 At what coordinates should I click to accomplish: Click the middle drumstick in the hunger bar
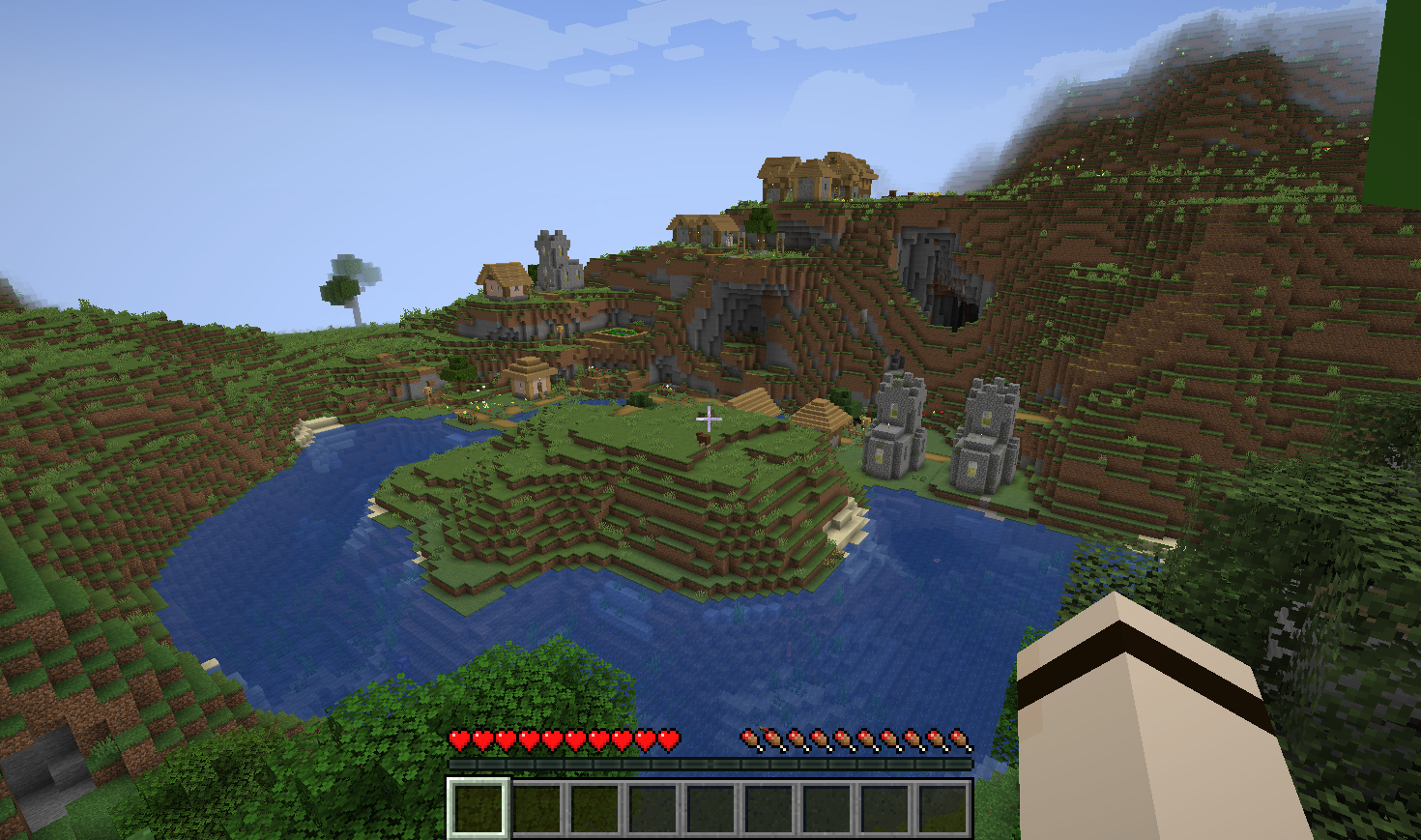click(855, 739)
